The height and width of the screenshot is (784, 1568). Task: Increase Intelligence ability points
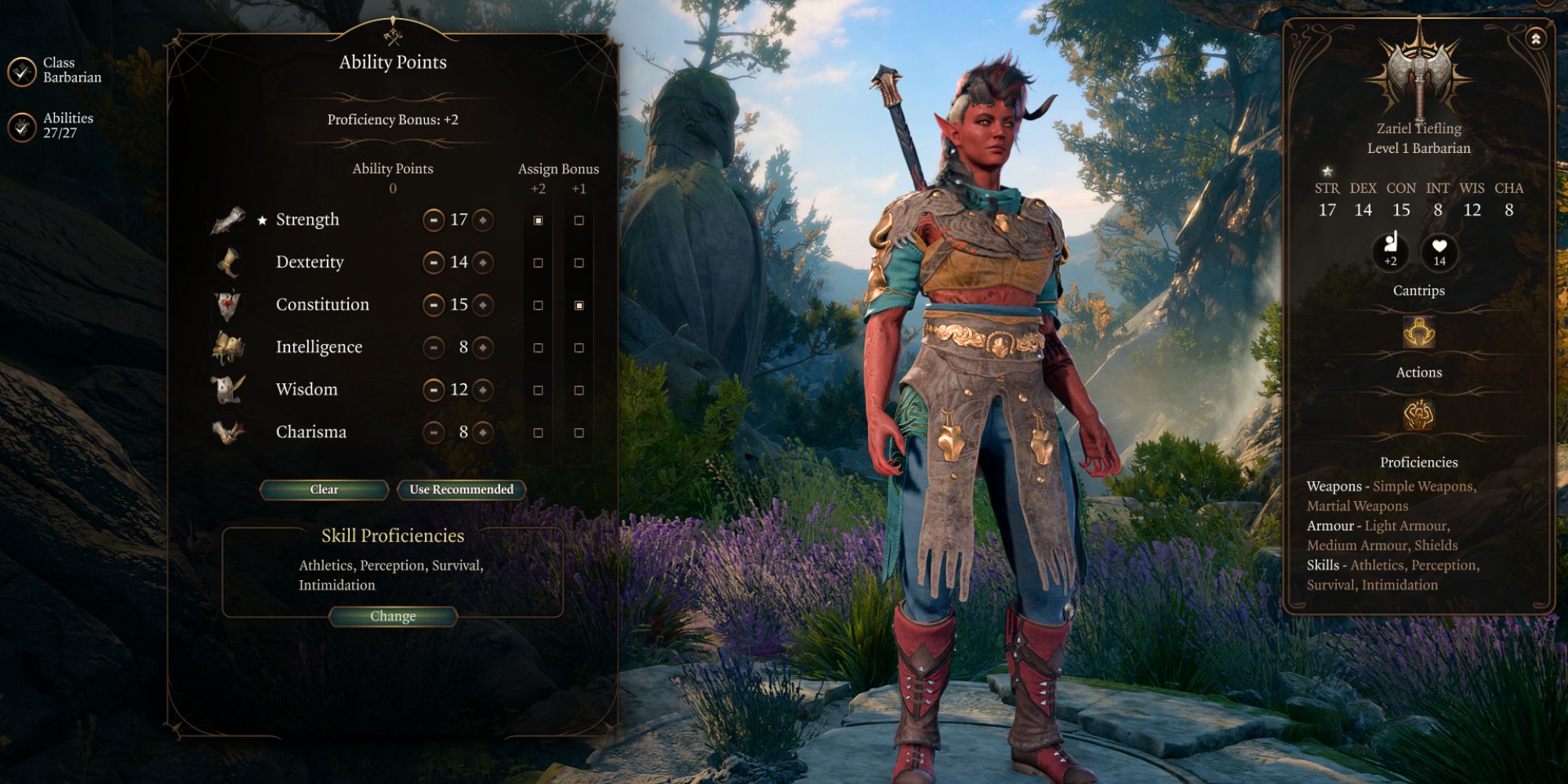coord(484,347)
